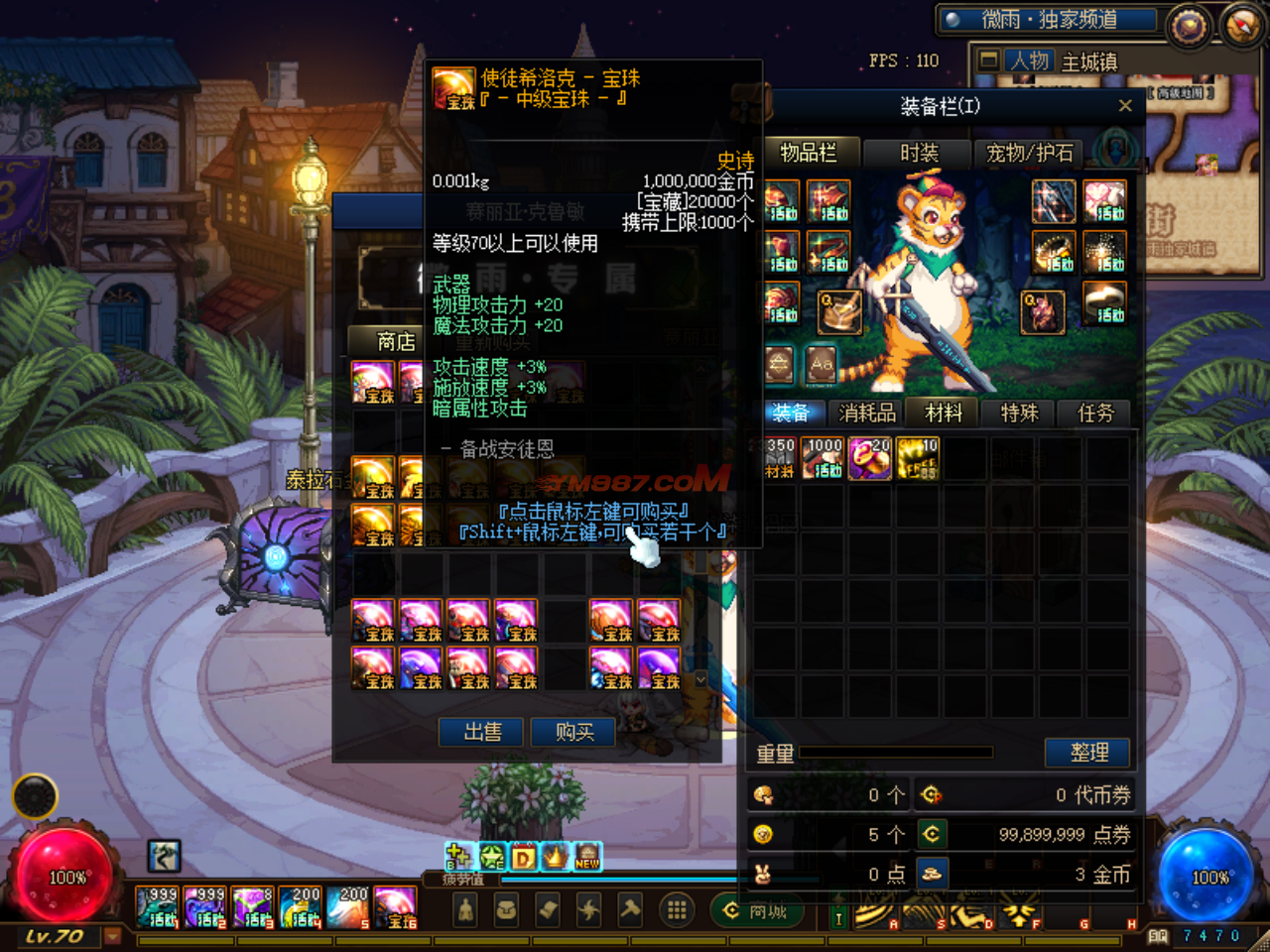1270x952 pixels.
Task: Open the 商城 cash shop button
Action: 756,911
